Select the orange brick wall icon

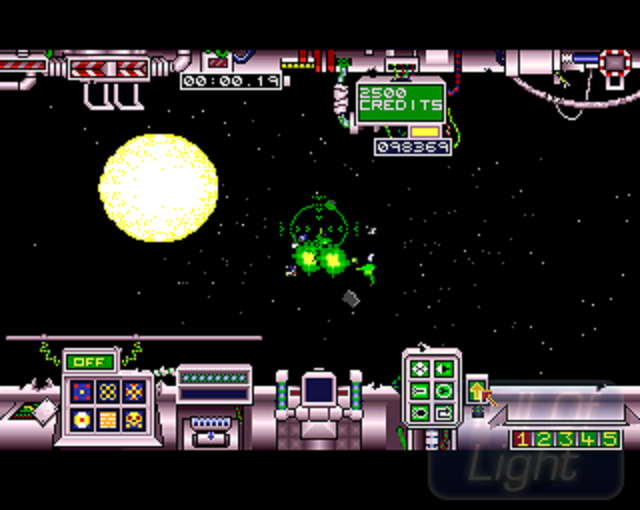108,419
